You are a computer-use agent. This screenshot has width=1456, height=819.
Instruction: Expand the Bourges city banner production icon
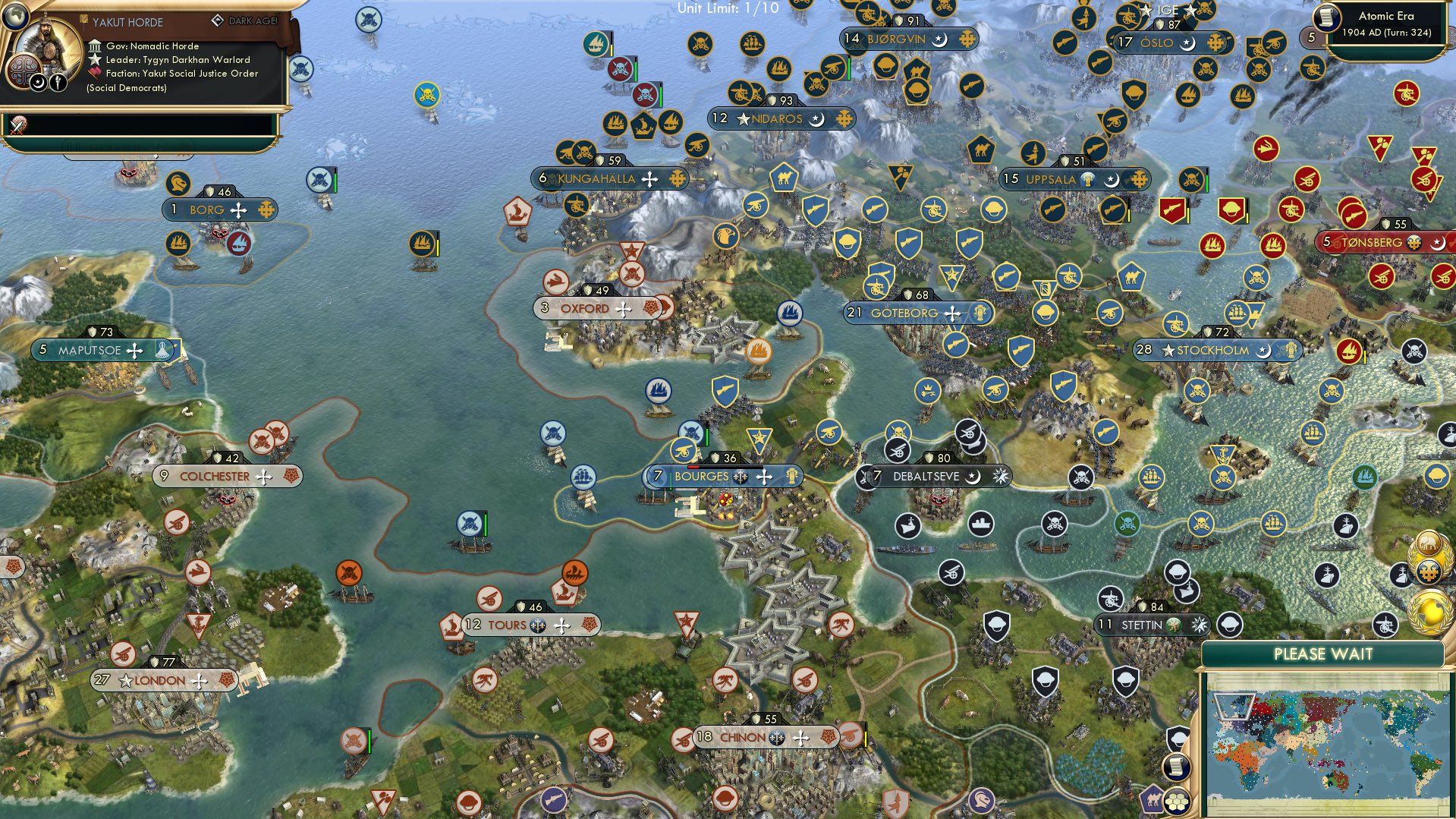tap(791, 477)
